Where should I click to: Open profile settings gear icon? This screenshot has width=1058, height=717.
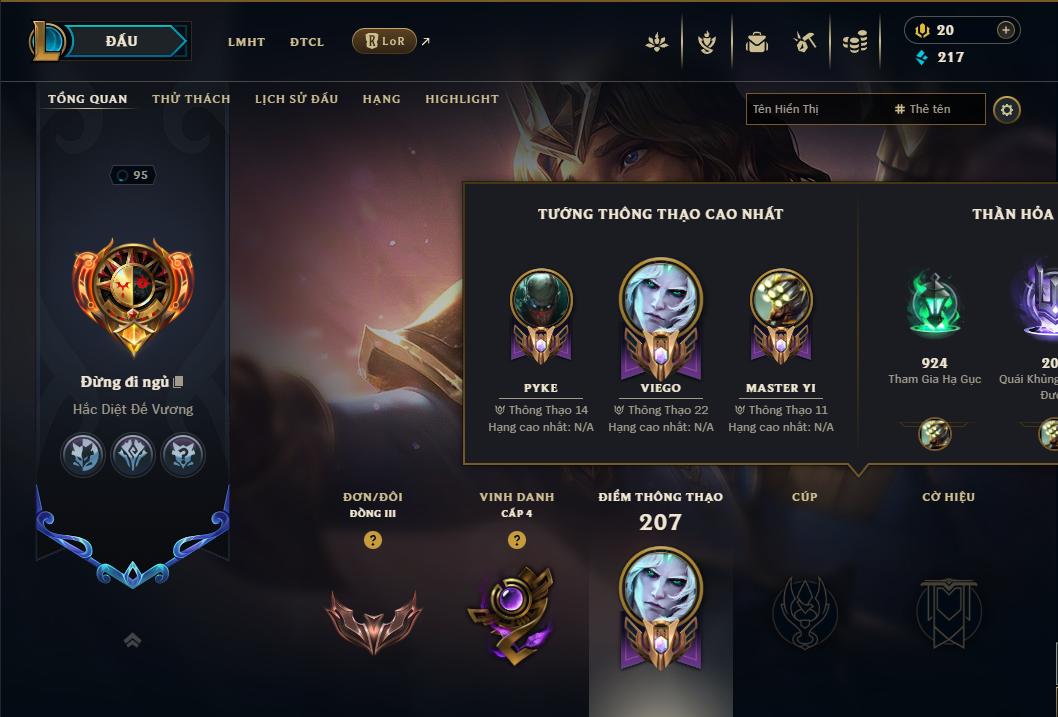[1007, 109]
